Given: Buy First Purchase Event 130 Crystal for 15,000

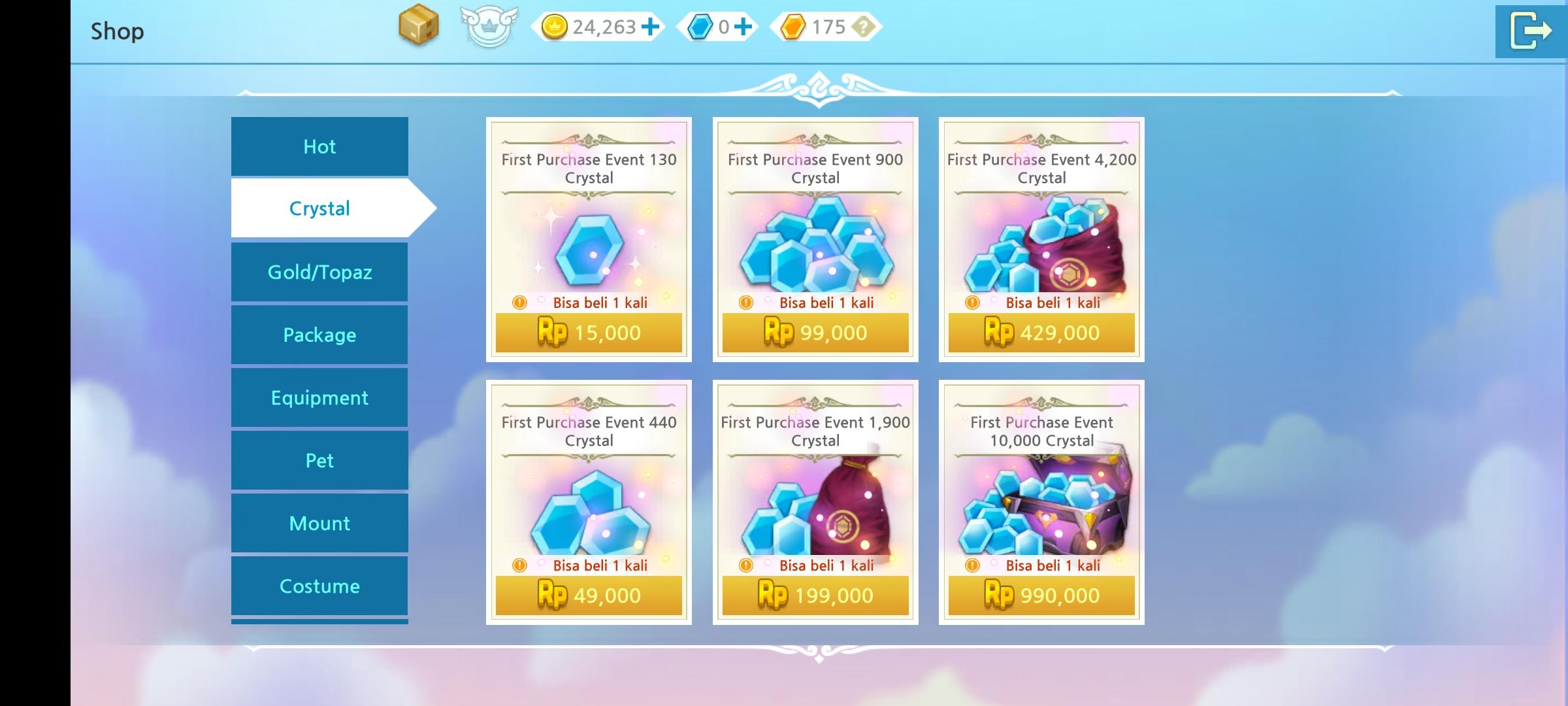Looking at the screenshot, I should (589, 333).
